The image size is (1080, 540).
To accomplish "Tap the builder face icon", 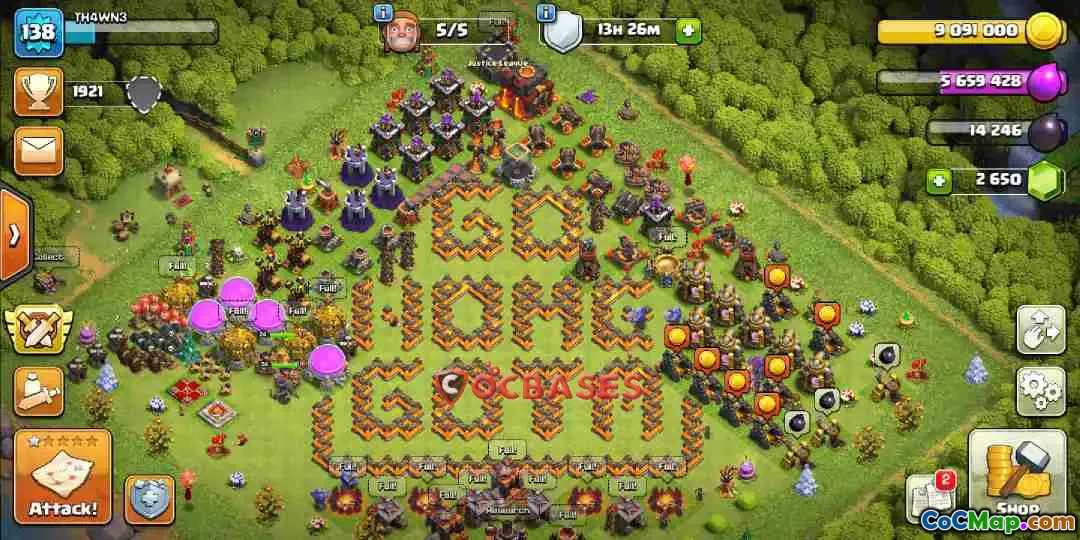I will (401, 33).
